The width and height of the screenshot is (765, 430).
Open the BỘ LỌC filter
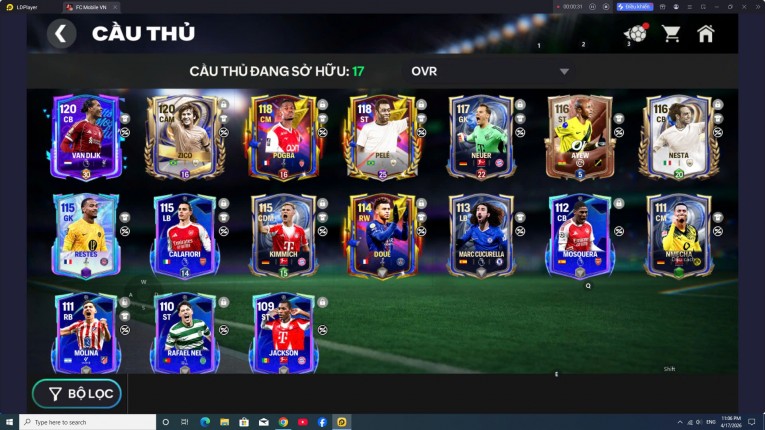[x=77, y=394]
